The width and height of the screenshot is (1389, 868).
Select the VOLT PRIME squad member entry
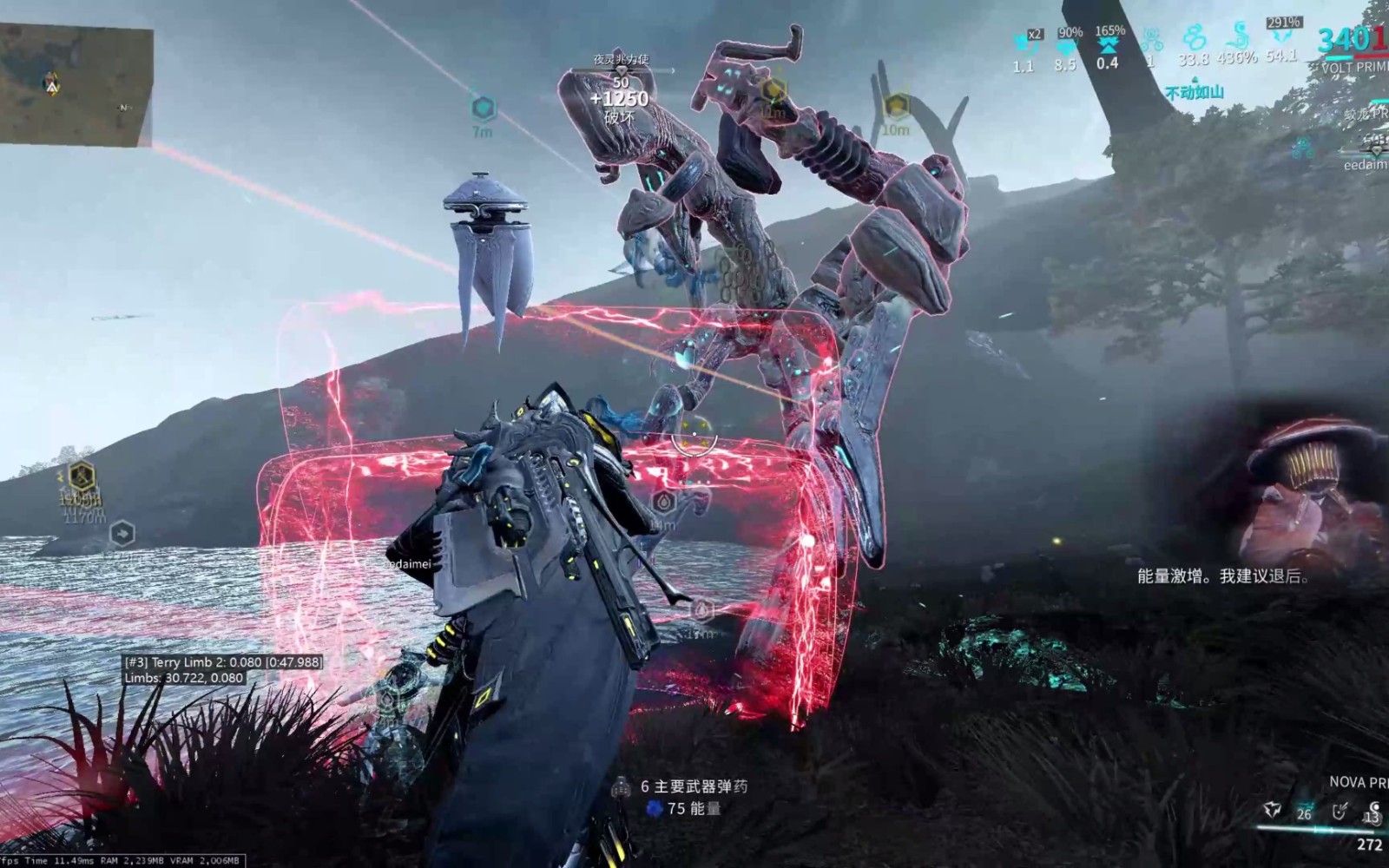click(1353, 67)
